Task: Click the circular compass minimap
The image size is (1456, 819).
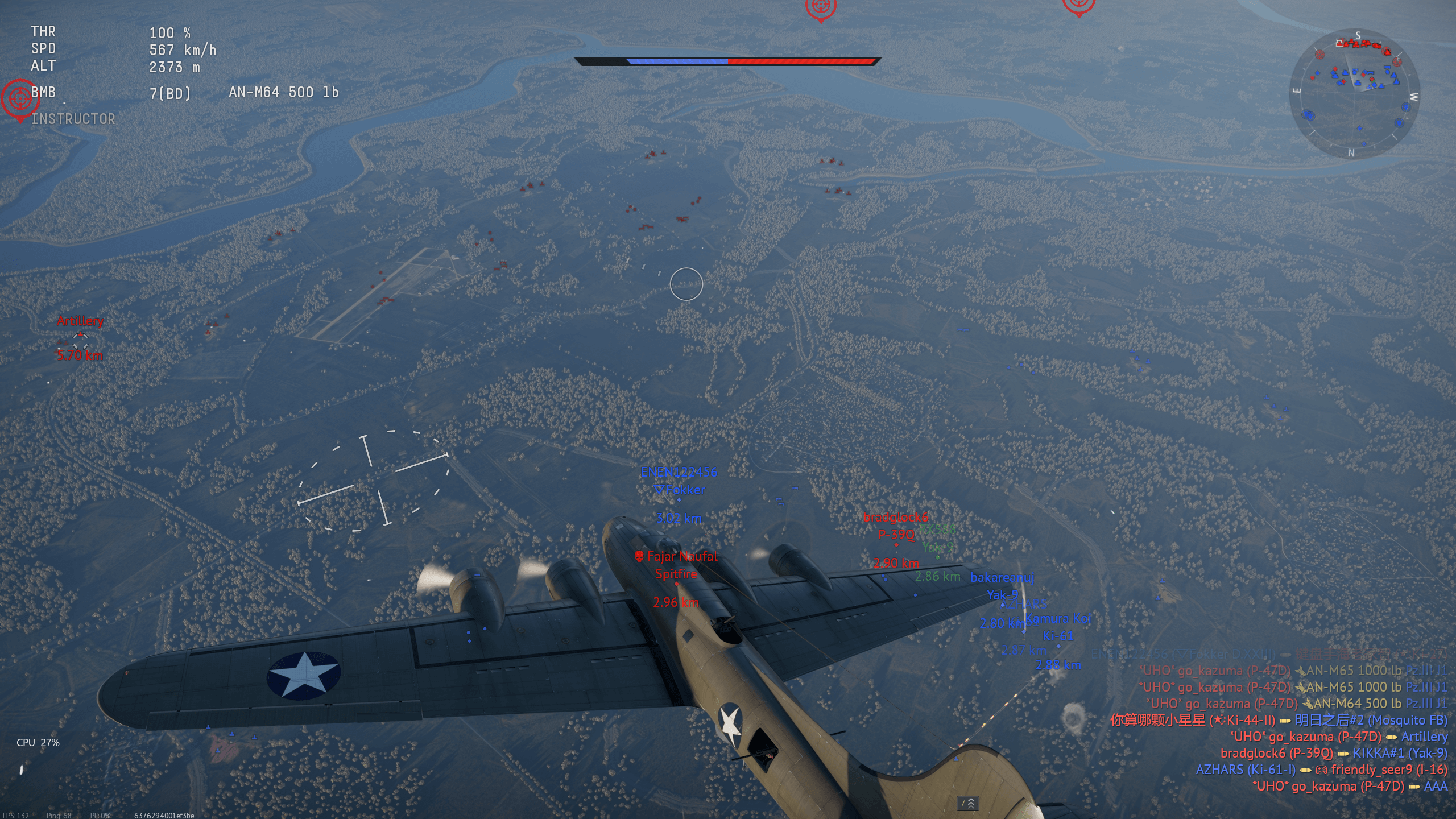Action: (1354, 94)
